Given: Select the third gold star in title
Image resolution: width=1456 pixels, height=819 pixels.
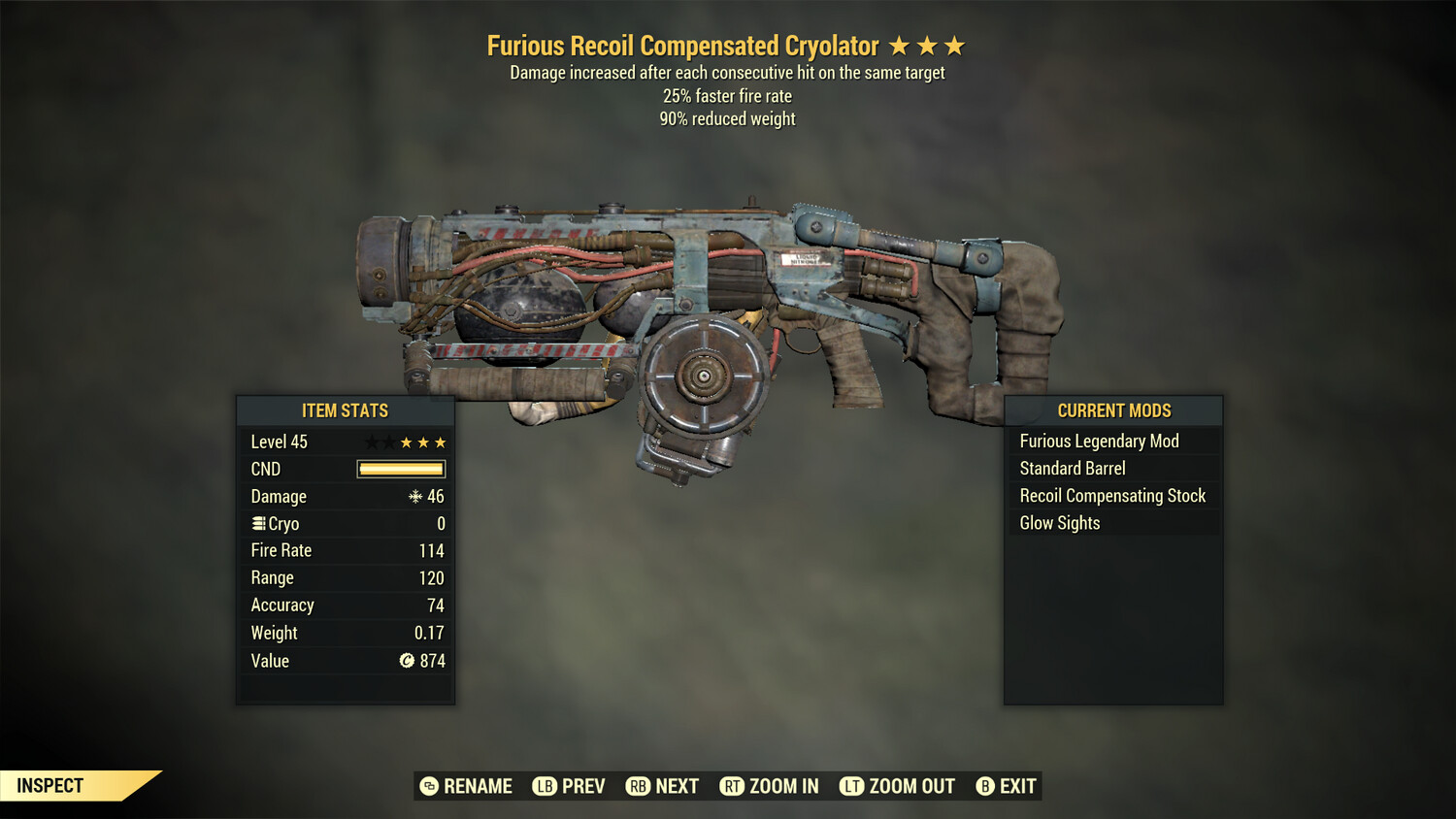Looking at the screenshot, I should point(956,46).
